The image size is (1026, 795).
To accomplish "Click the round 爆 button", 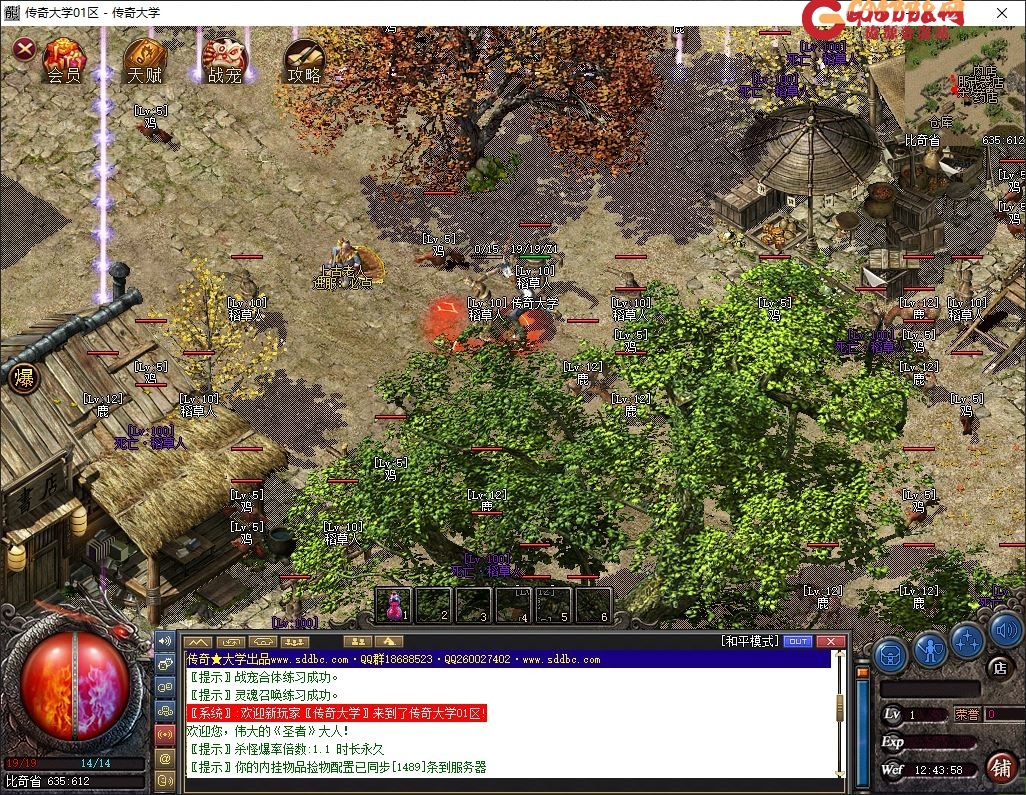I will (x=22, y=378).
